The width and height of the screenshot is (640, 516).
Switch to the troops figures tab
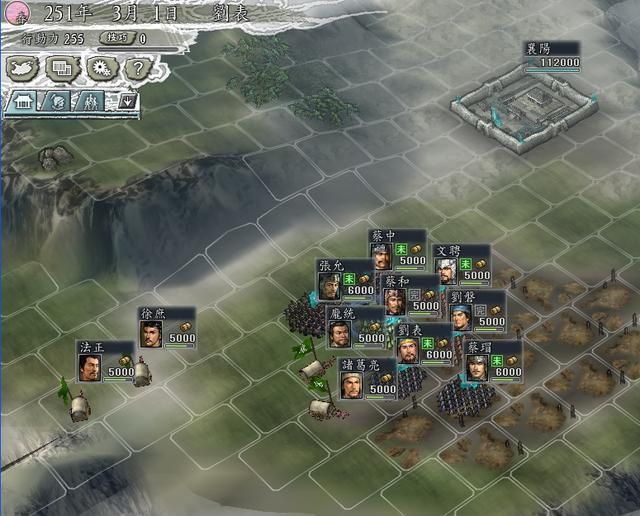point(88,101)
